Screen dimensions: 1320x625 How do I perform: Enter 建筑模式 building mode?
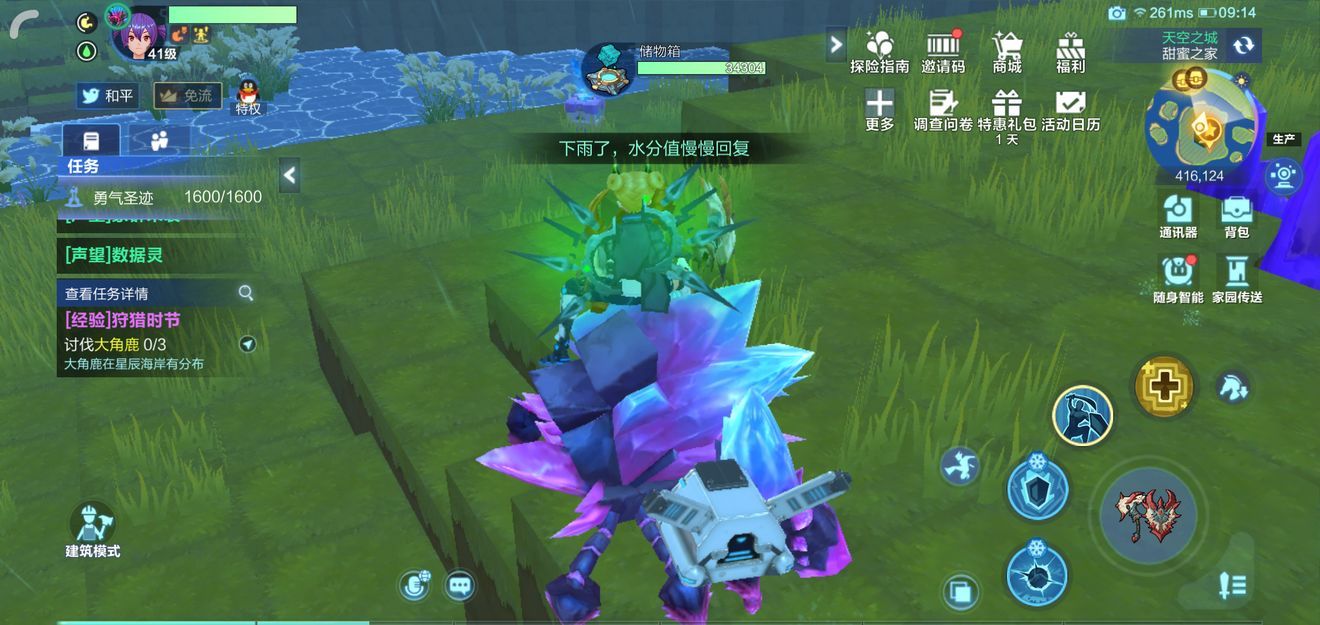[93, 529]
